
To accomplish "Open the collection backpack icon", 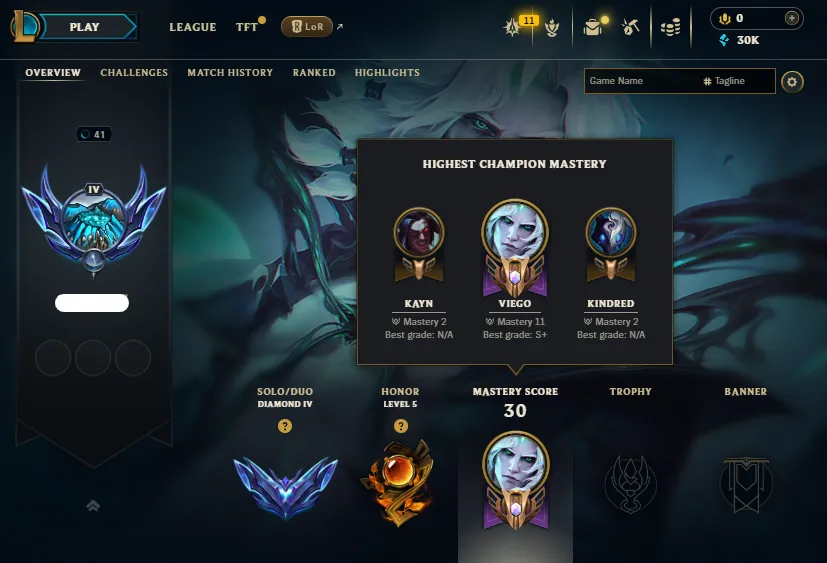I will tap(593, 27).
